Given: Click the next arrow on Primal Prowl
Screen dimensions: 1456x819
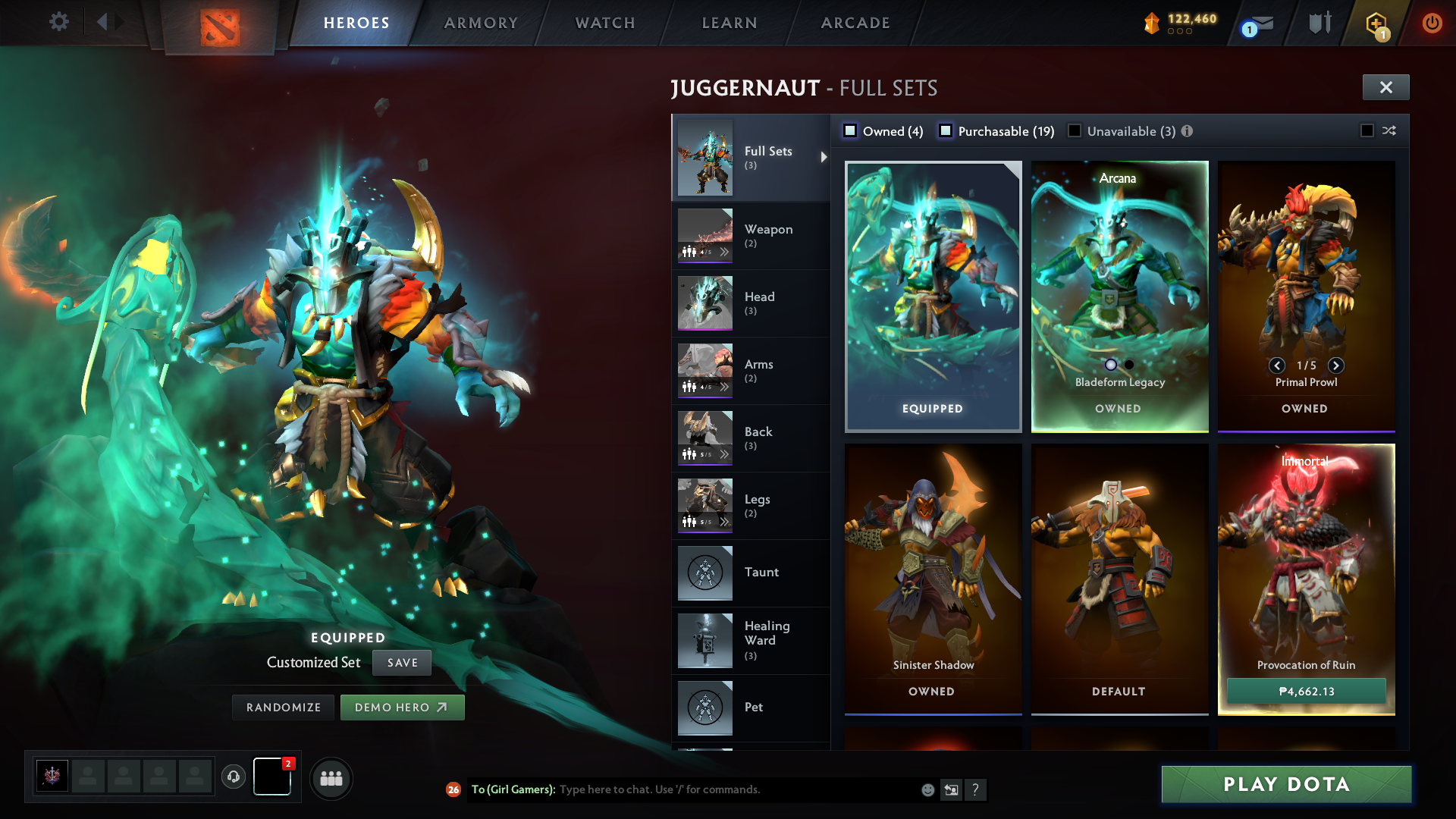Looking at the screenshot, I should [x=1336, y=366].
